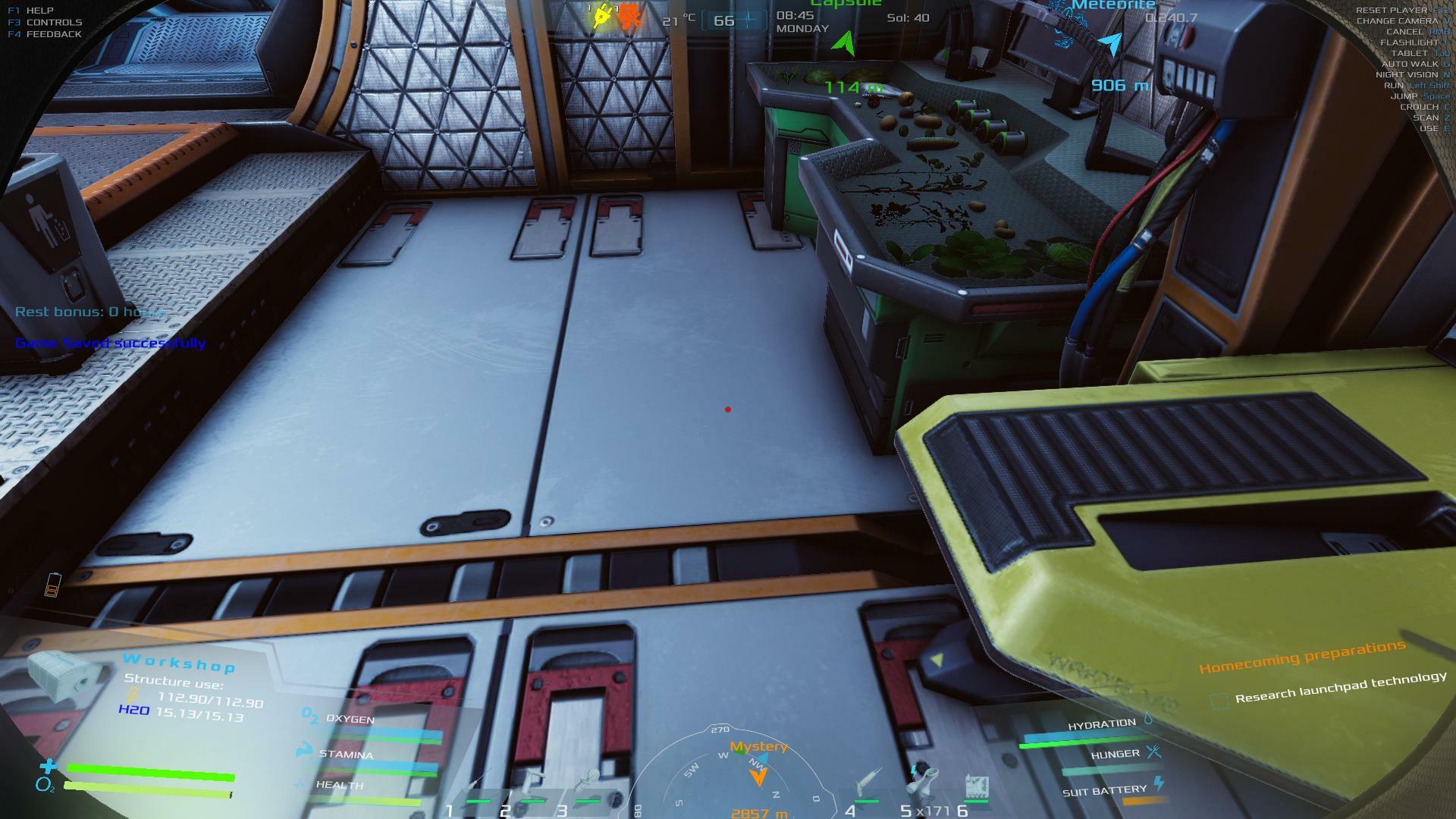Select hotbar slot 6 circuit board item
This screenshot has height=819, width=1456.
coord(977,786)
